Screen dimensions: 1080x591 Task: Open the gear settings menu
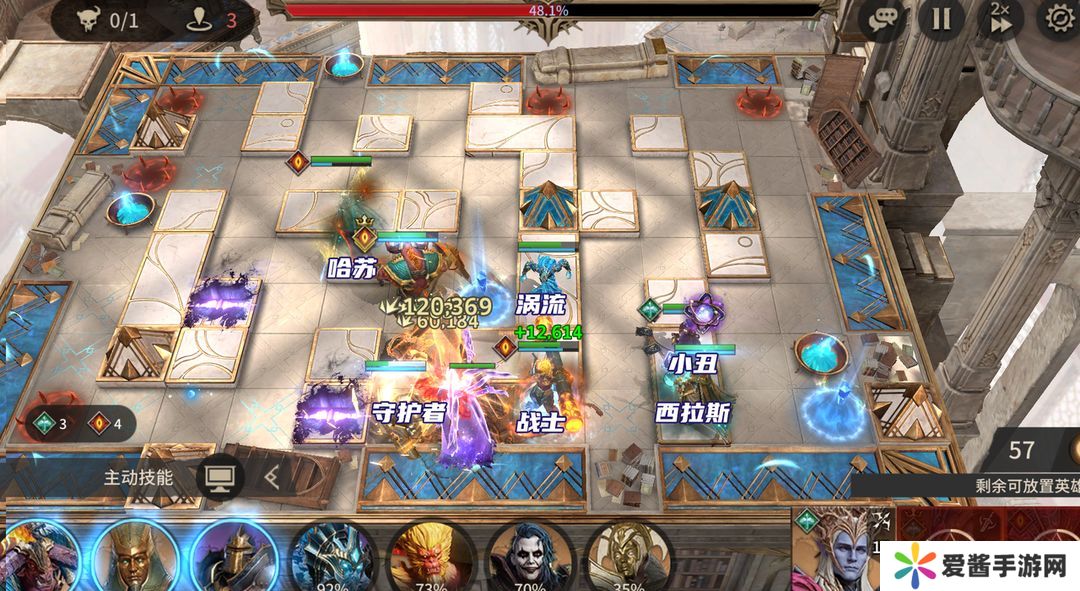tap(1058, 19)
